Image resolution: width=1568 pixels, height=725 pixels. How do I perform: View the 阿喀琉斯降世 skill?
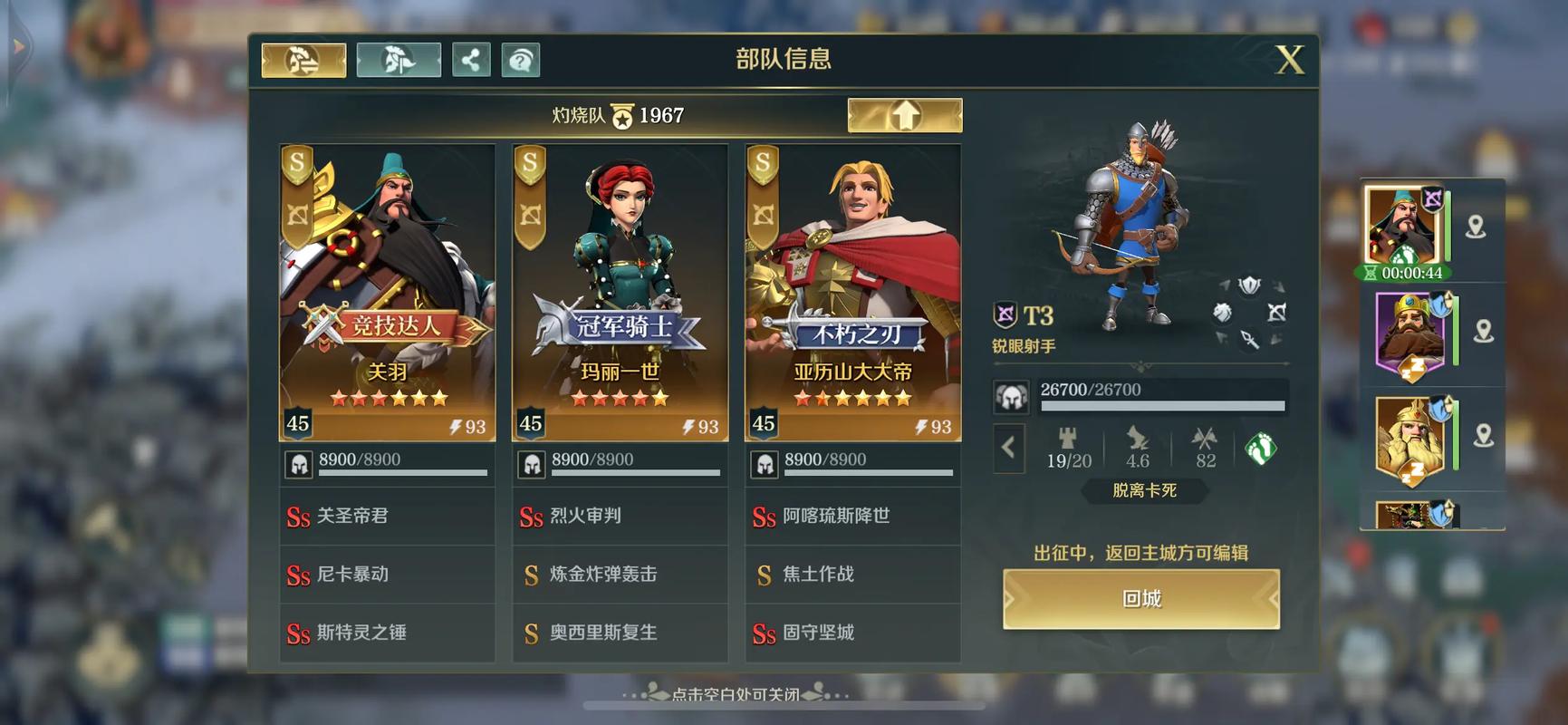(853, 517)
